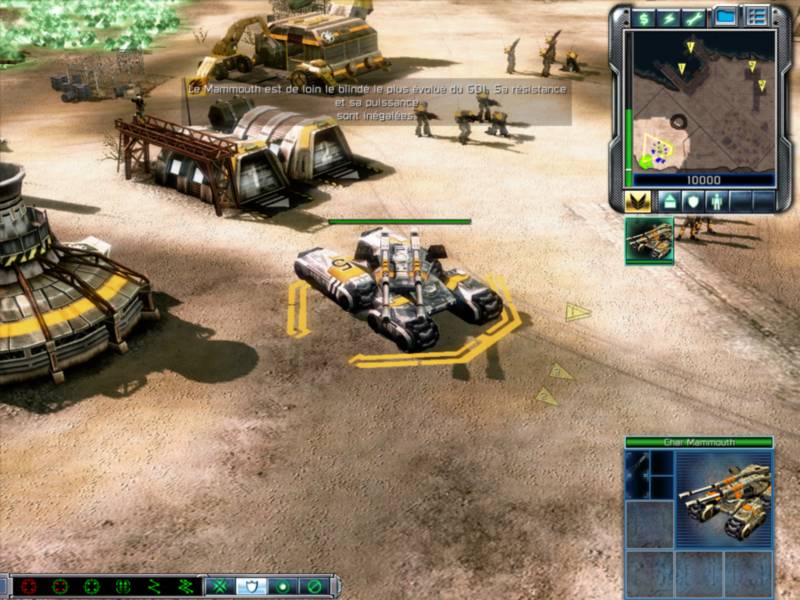The image size is (800, 600).
Task: Select the Mammoth tank queue thumbnail
Action: tap(650, 240)
